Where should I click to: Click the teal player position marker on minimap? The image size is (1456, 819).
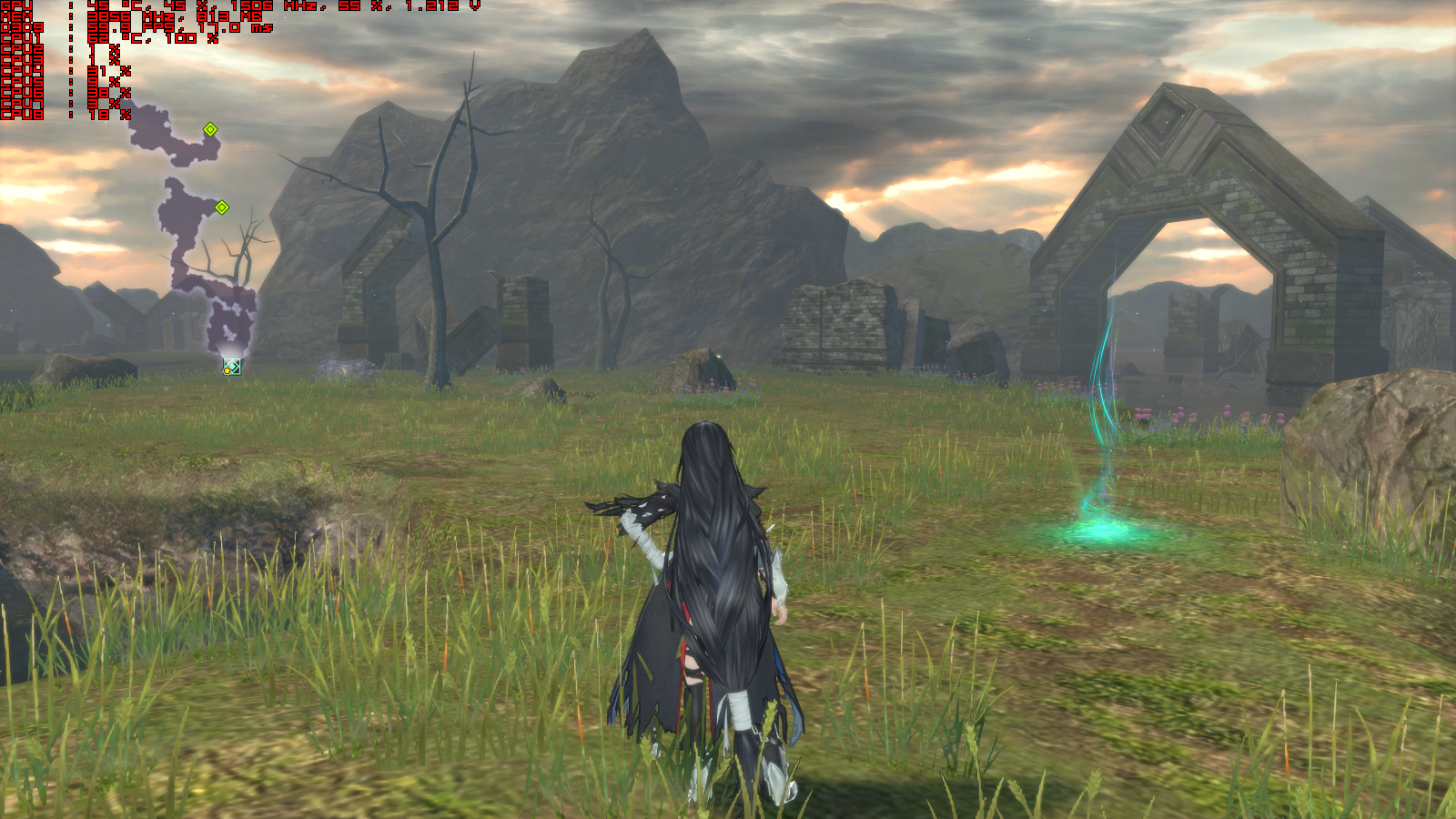[x=232, y=366]
